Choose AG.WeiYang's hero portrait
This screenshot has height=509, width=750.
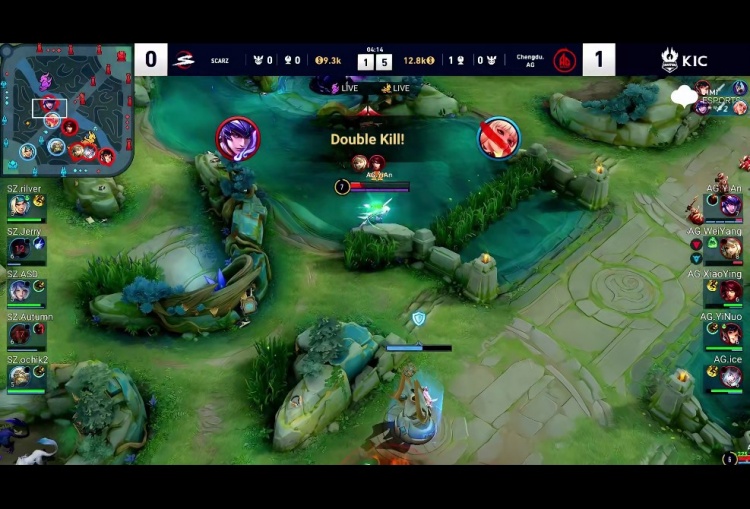(x=731, y=248)
